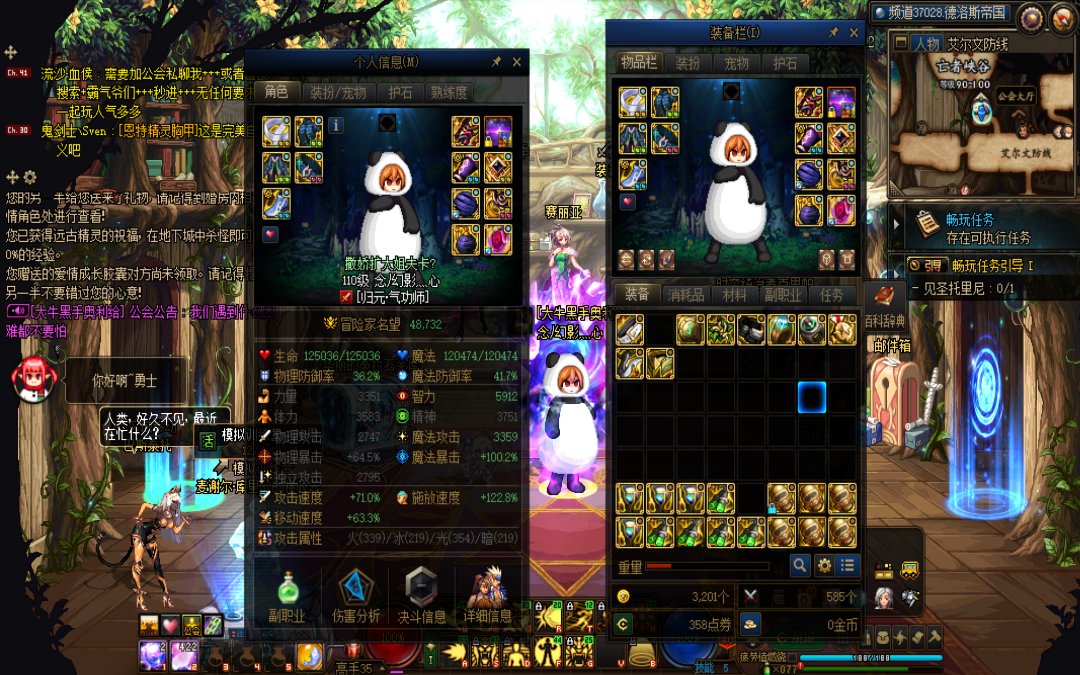Click the blue list sort button
This screenshot has width=1080, height=675.
point(848,565)
